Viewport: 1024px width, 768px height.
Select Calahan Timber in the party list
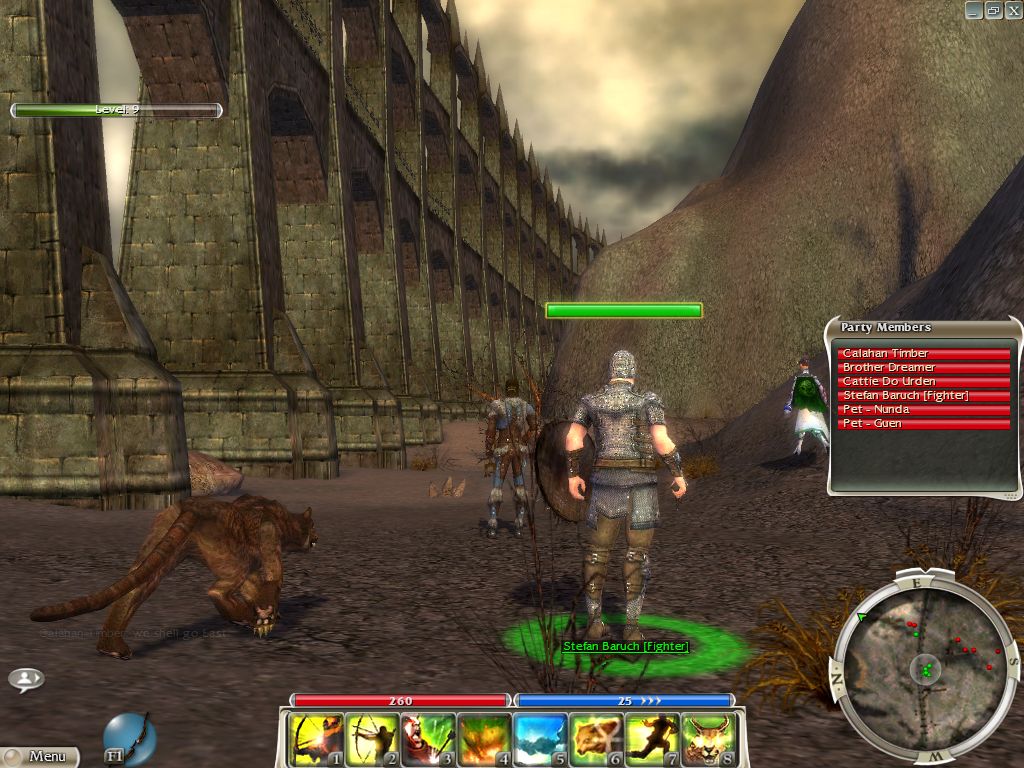(x=923, y=353)
